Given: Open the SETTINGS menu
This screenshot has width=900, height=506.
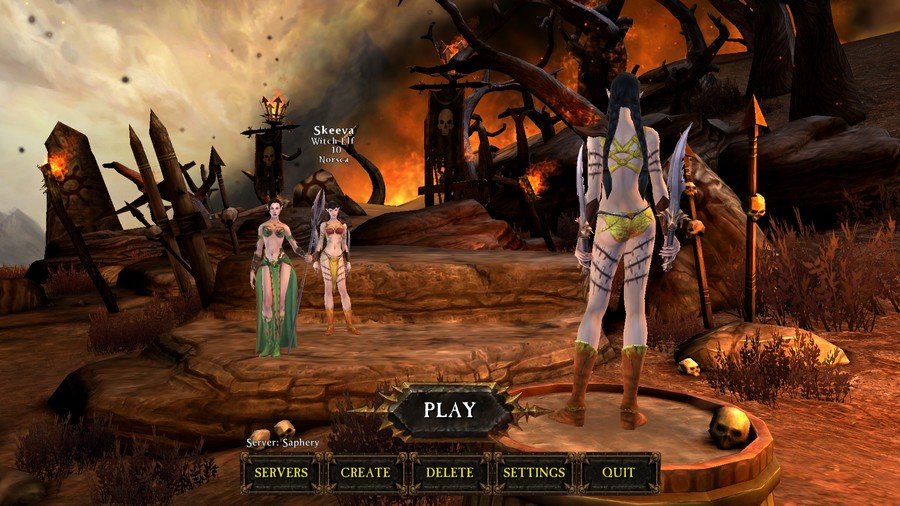Looking at the screenshot, I should 534,472.
